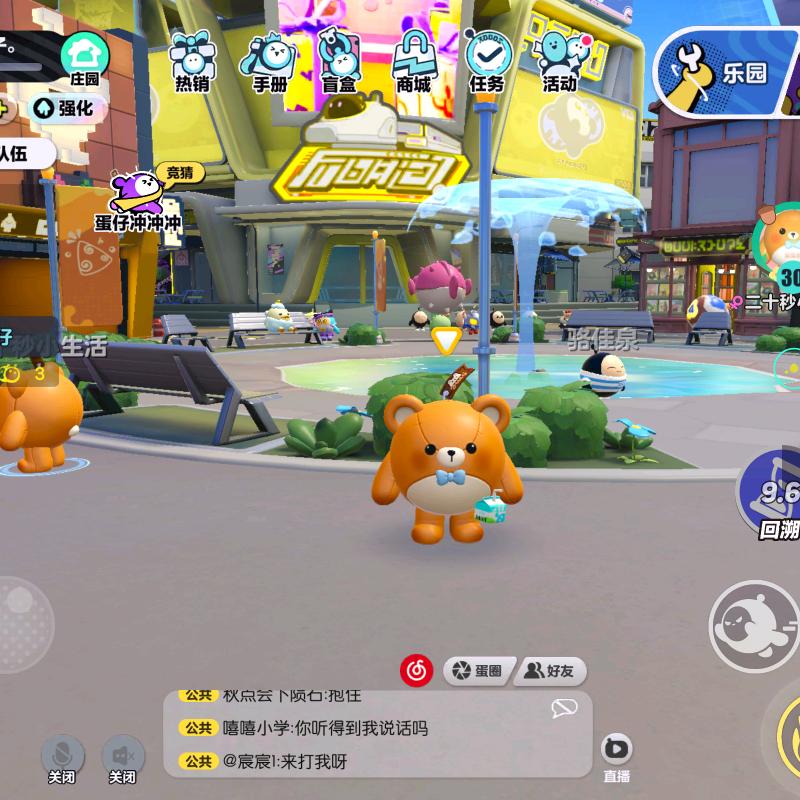Open the 活动 events menu

(x=560, y=60)
